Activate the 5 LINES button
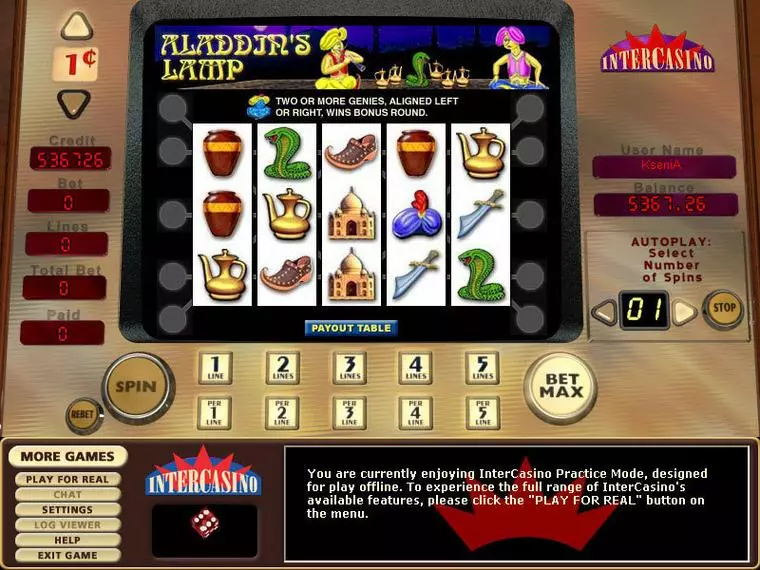Image resolution: width=760 pixels, height=570 pixels. pyautogui.click(x=482, y=368)
